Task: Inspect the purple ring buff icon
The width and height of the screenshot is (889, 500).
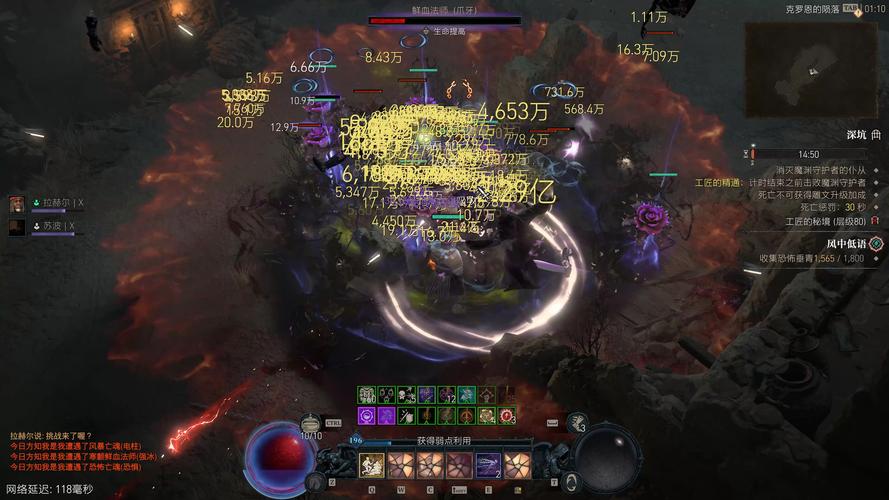Action: 366,415
